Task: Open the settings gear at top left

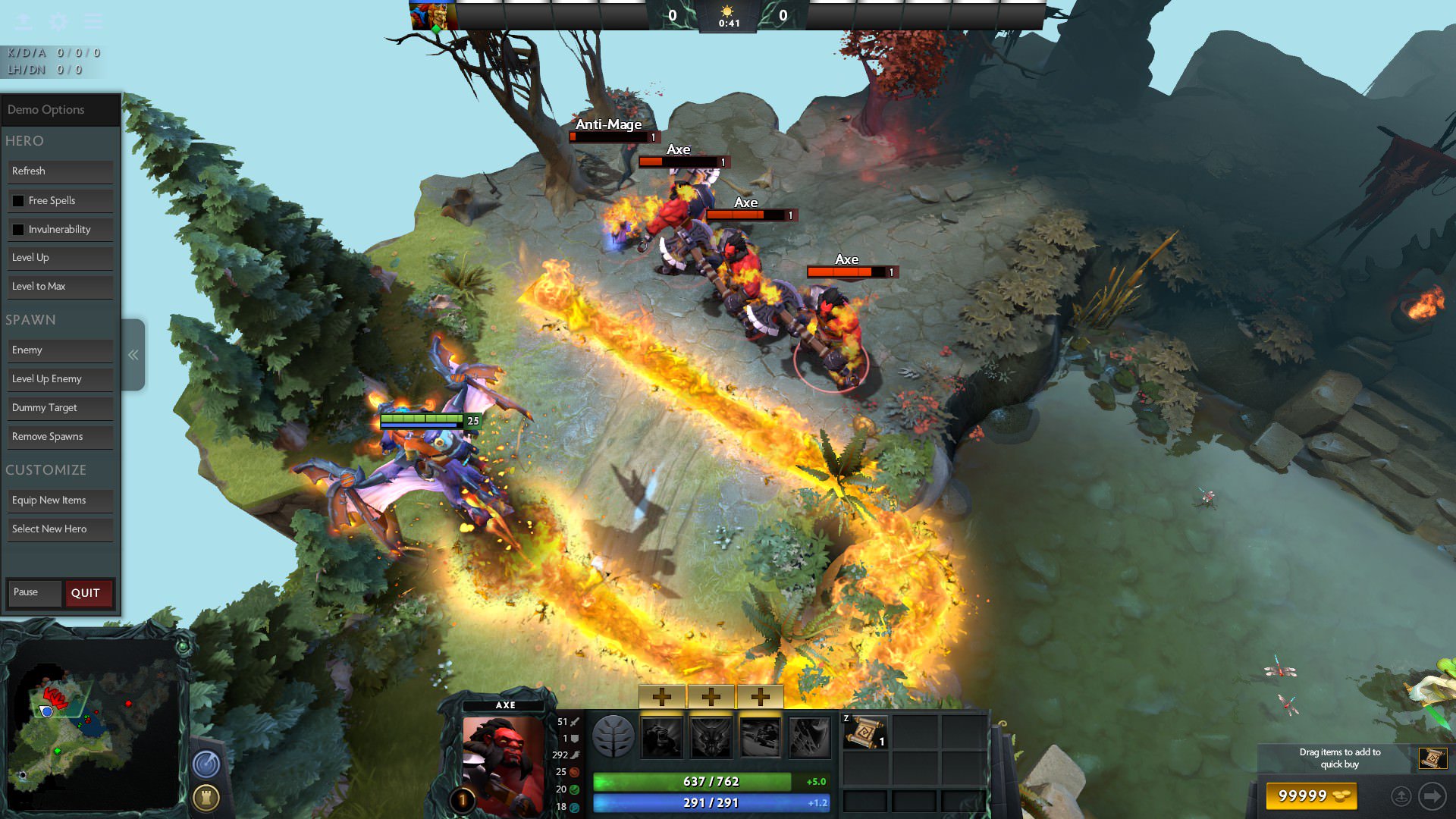Action: click(57, 22)
